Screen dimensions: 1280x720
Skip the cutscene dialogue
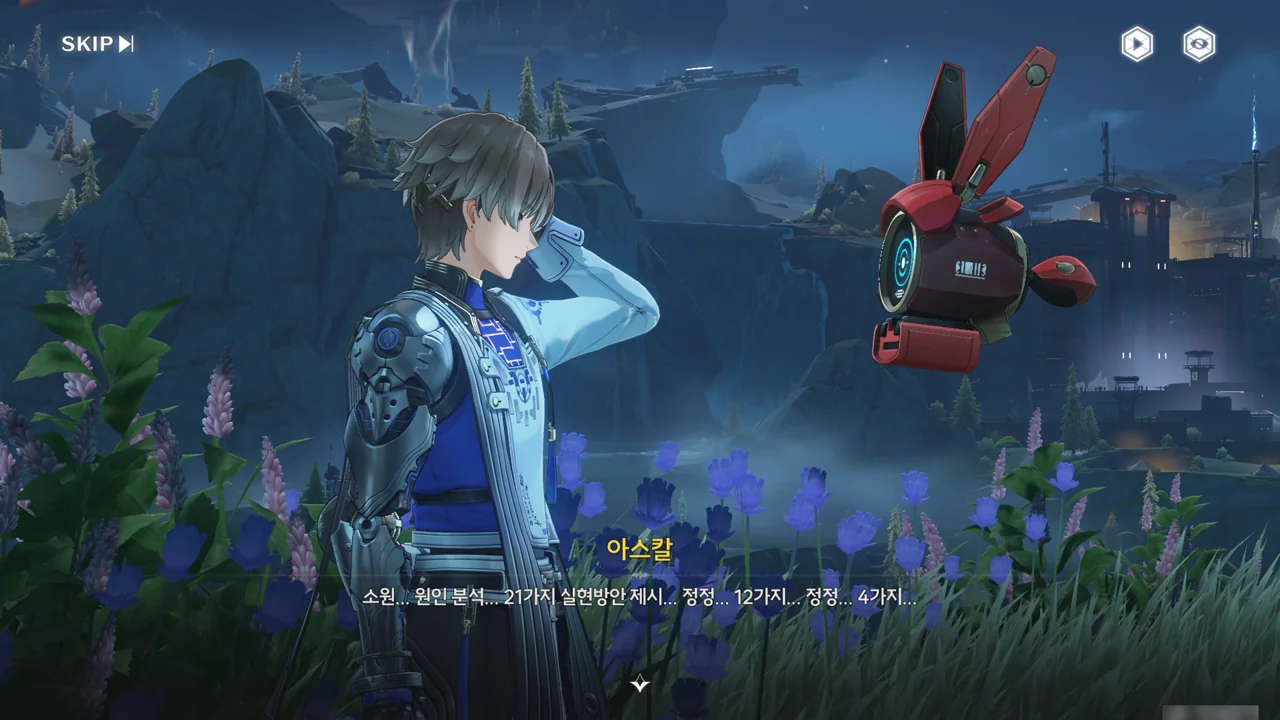[x=97, y=44]
